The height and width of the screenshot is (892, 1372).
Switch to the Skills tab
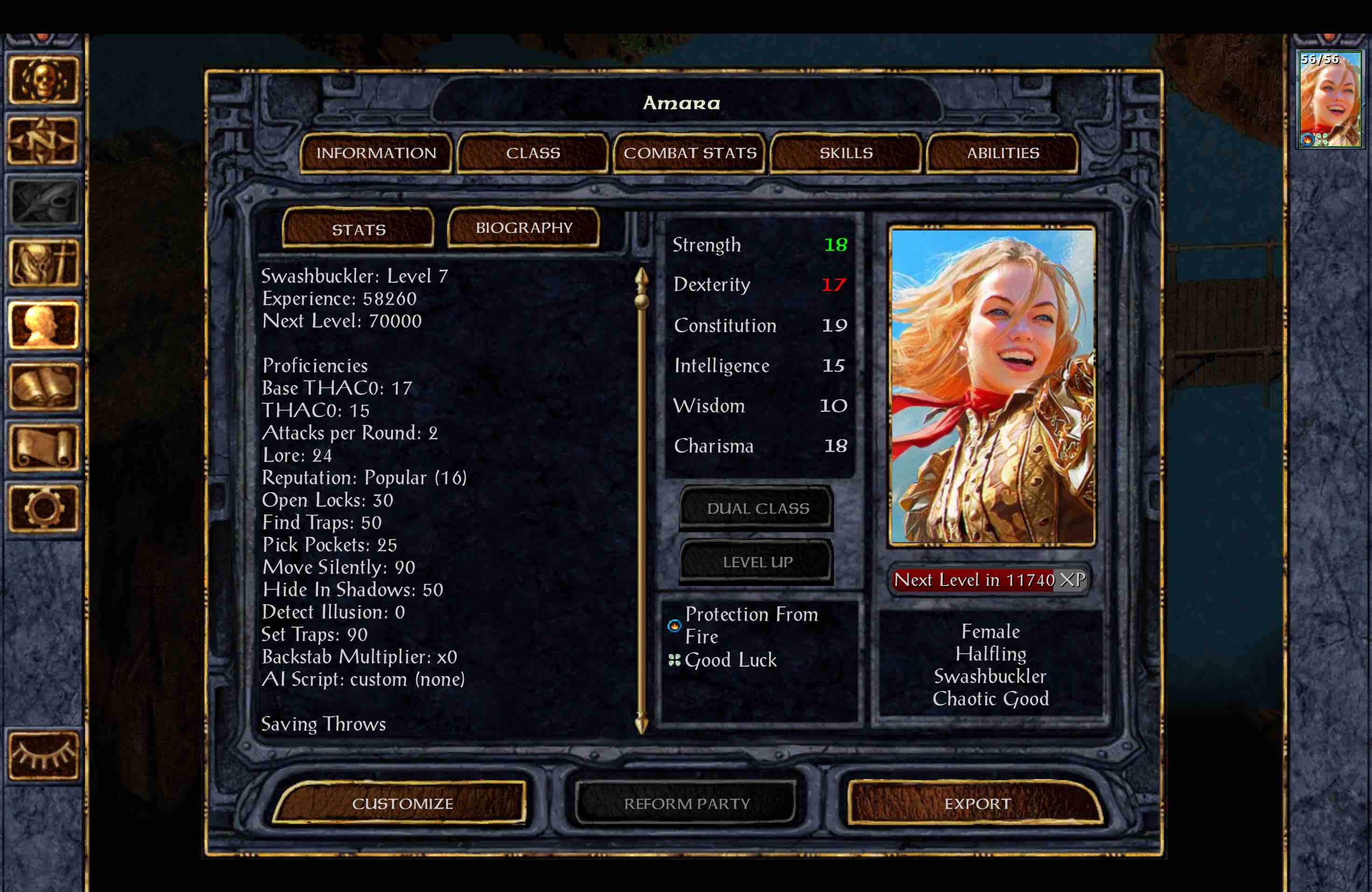846,153
